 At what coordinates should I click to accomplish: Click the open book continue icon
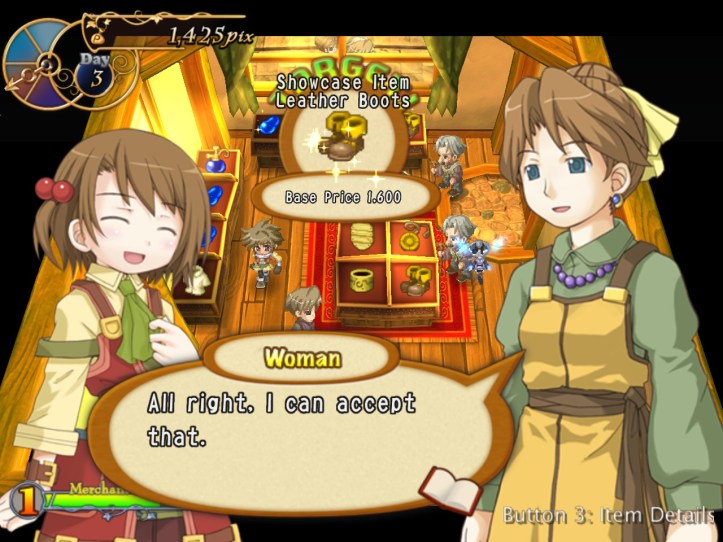pos(449,489)
